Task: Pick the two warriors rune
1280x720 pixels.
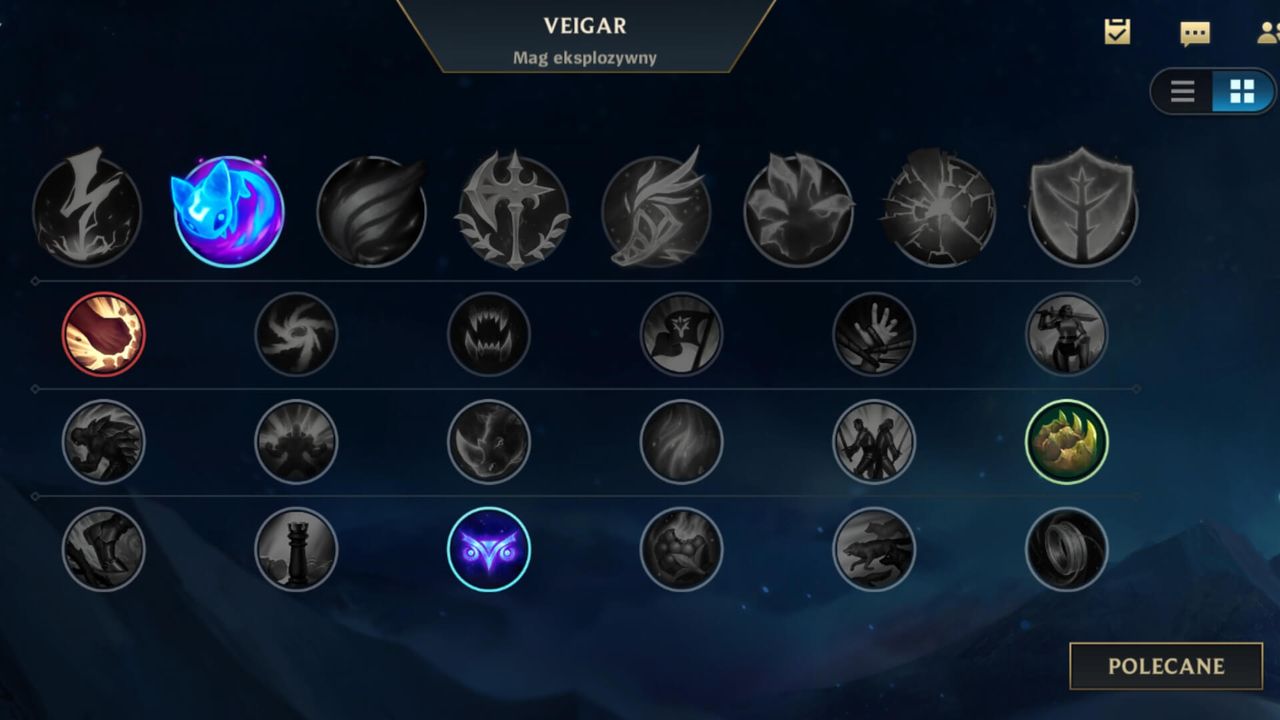Action: point(874,441)
